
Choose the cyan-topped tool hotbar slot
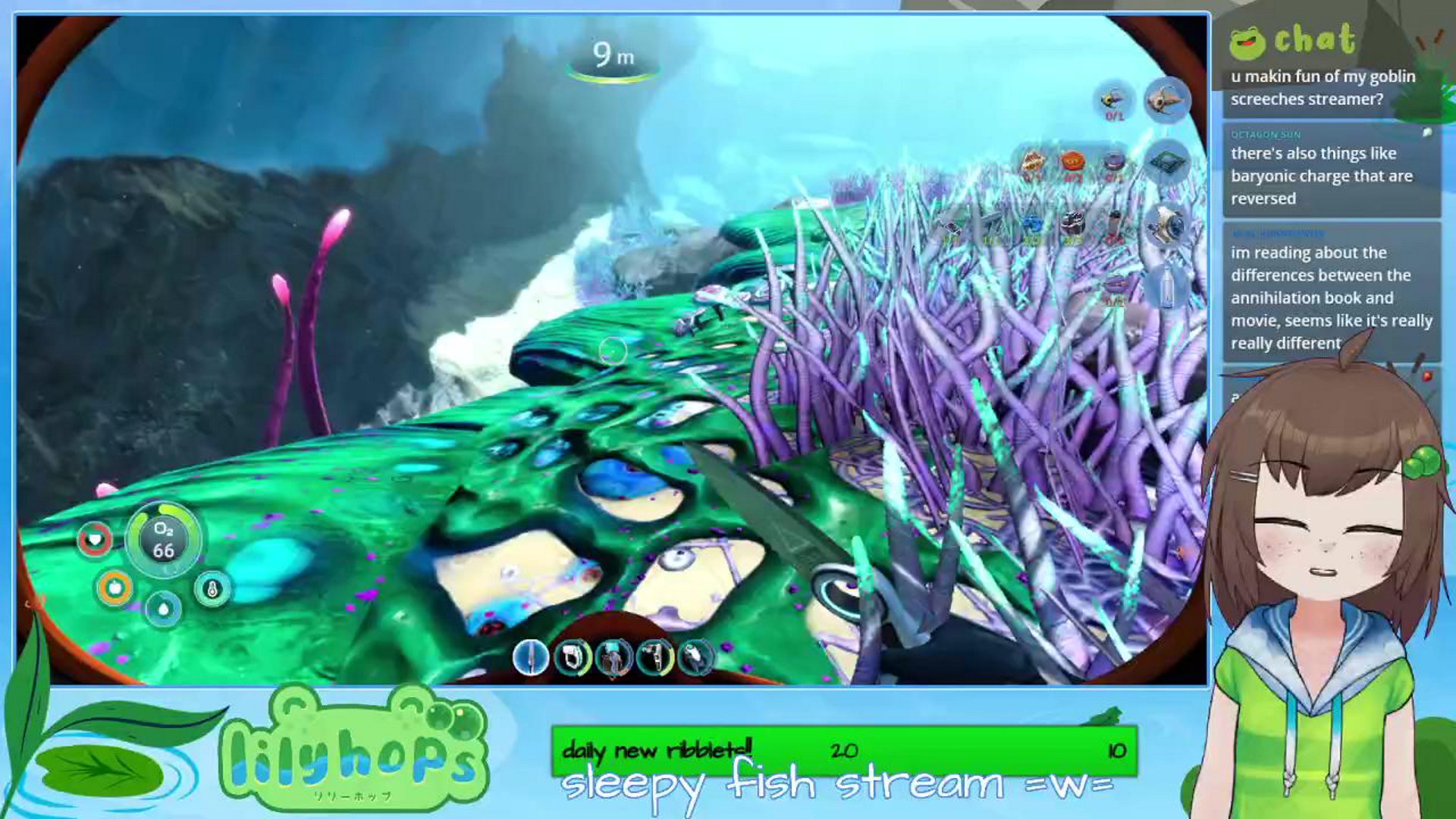613,657
